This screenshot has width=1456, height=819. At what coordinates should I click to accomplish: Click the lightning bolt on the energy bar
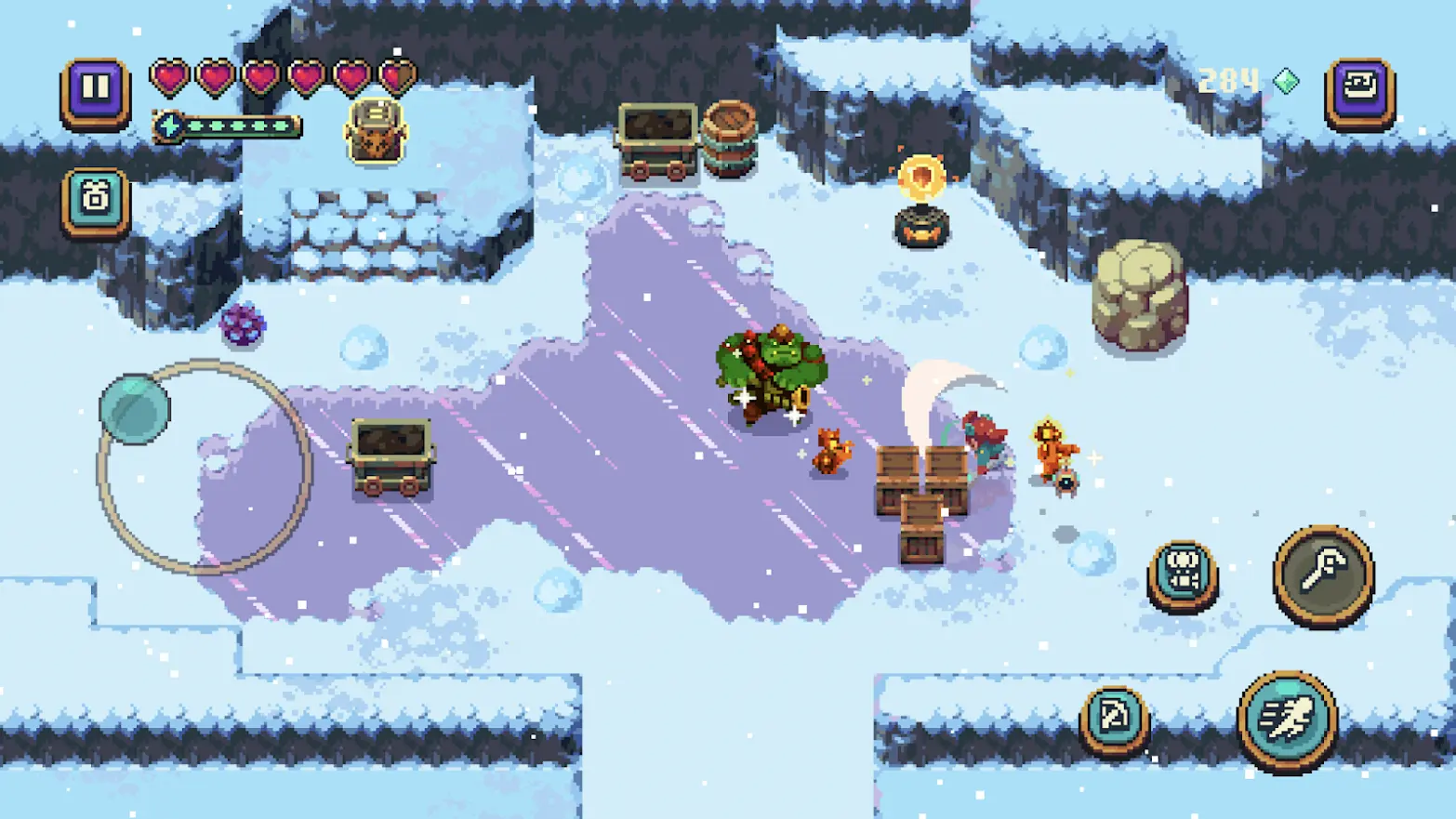[x=169, y=127]
